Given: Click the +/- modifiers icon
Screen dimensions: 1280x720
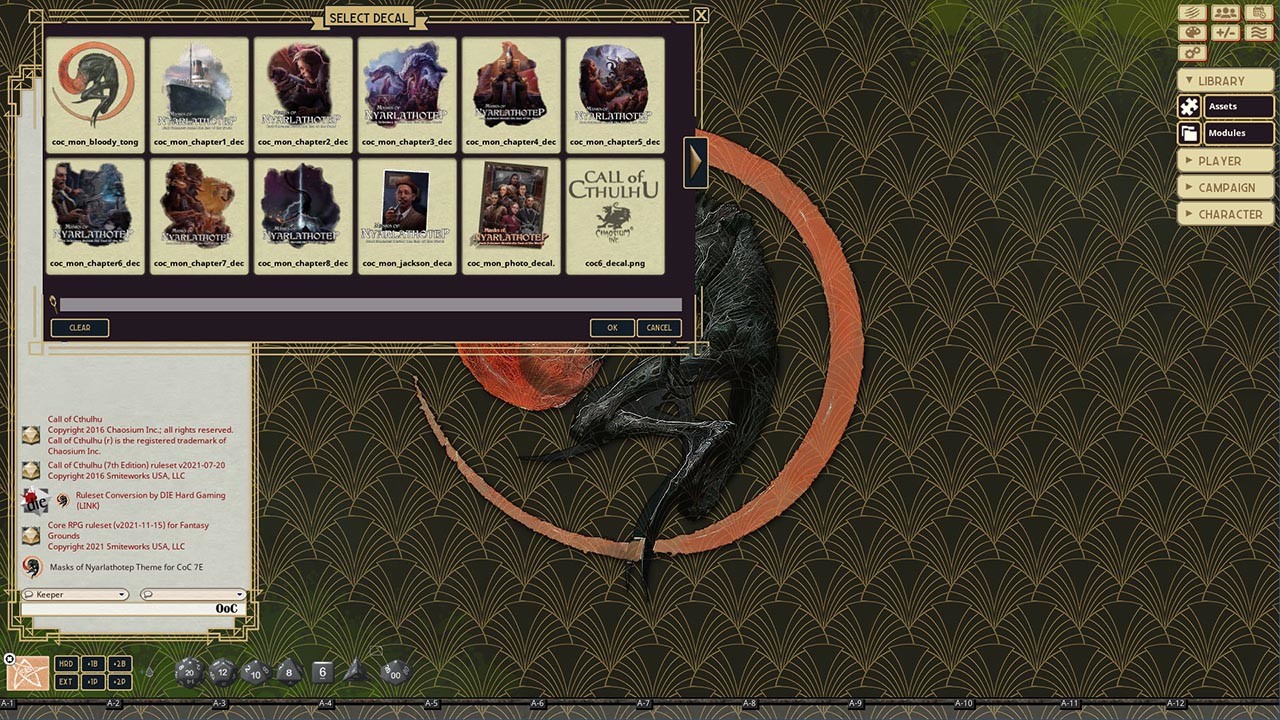Looking at the screenshot, I should [x=1226, y=33].
